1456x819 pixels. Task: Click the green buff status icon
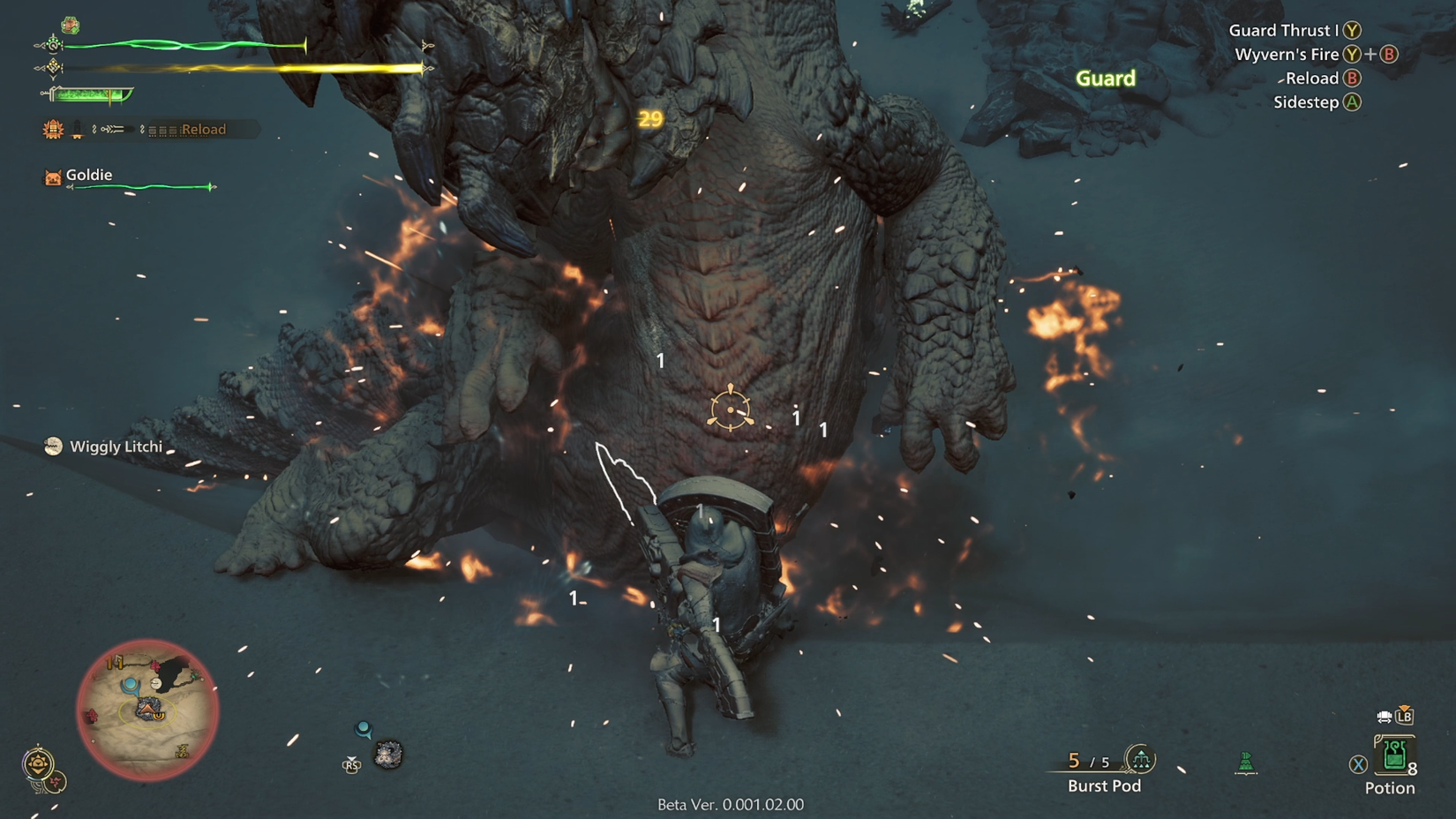(x=70, y=25)
